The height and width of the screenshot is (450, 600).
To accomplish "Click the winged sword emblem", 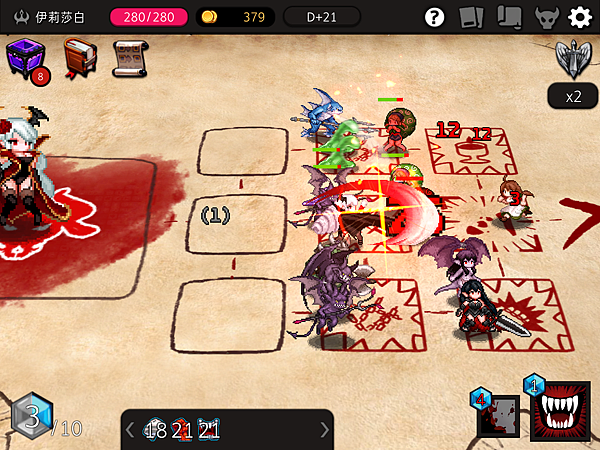I will 573,60.
